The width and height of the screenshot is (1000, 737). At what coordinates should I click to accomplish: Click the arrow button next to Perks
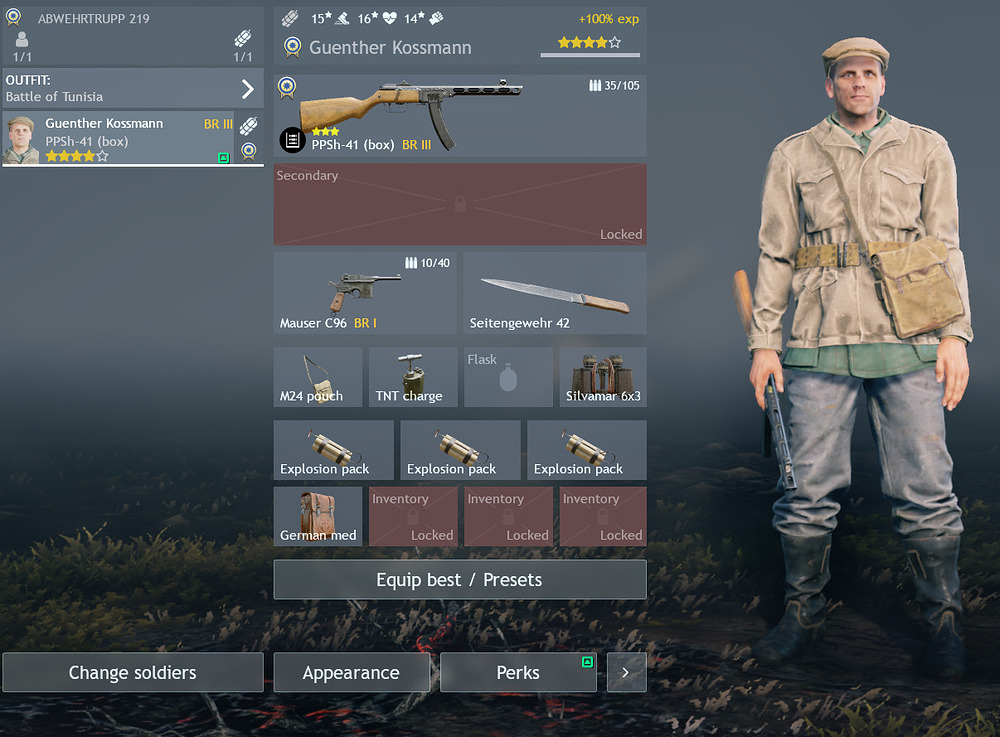coord(626,673)
